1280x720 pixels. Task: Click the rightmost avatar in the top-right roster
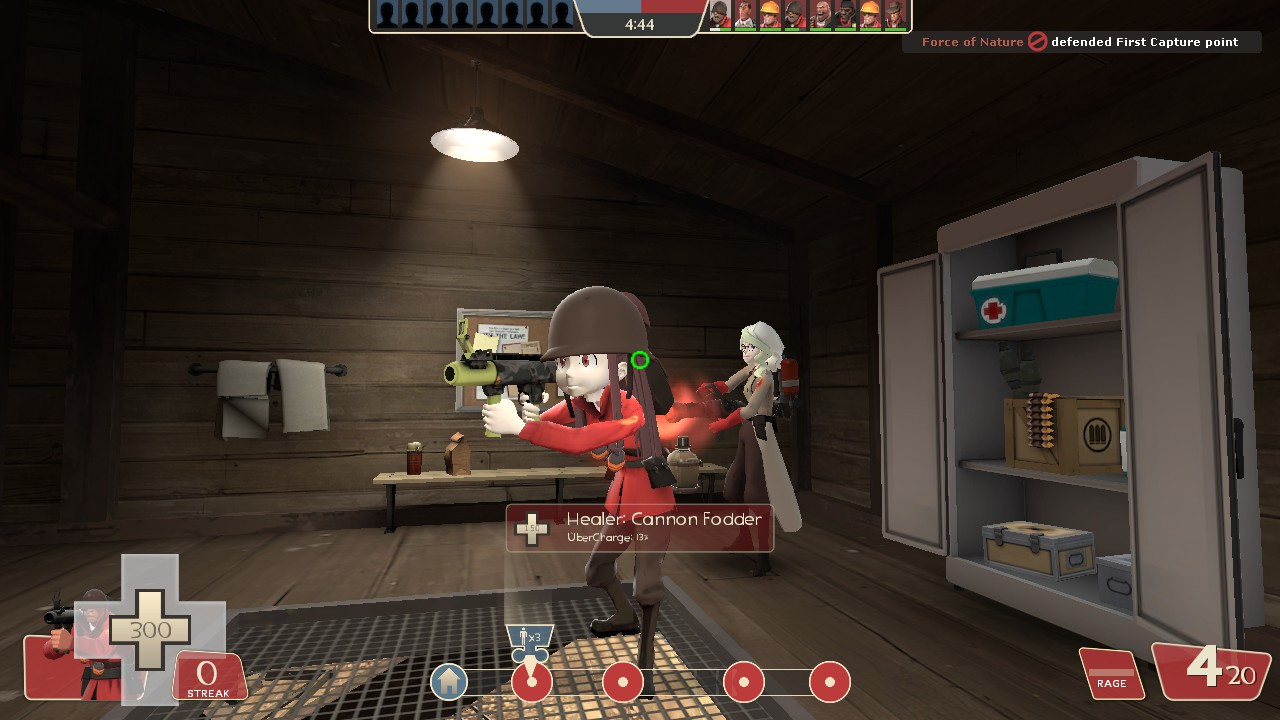click(895, 15)
